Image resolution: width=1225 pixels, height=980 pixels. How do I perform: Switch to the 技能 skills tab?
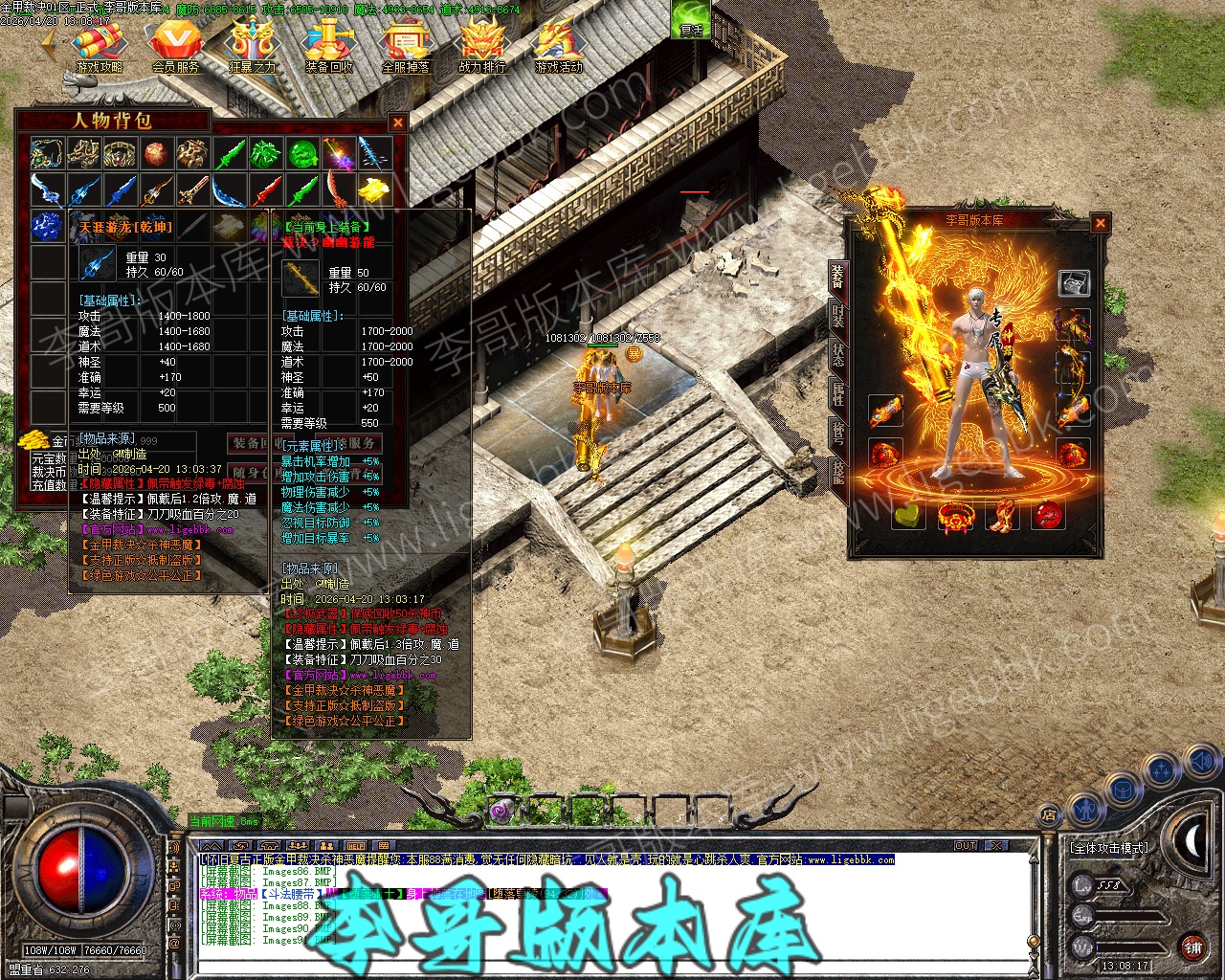(x=837, y=473)
